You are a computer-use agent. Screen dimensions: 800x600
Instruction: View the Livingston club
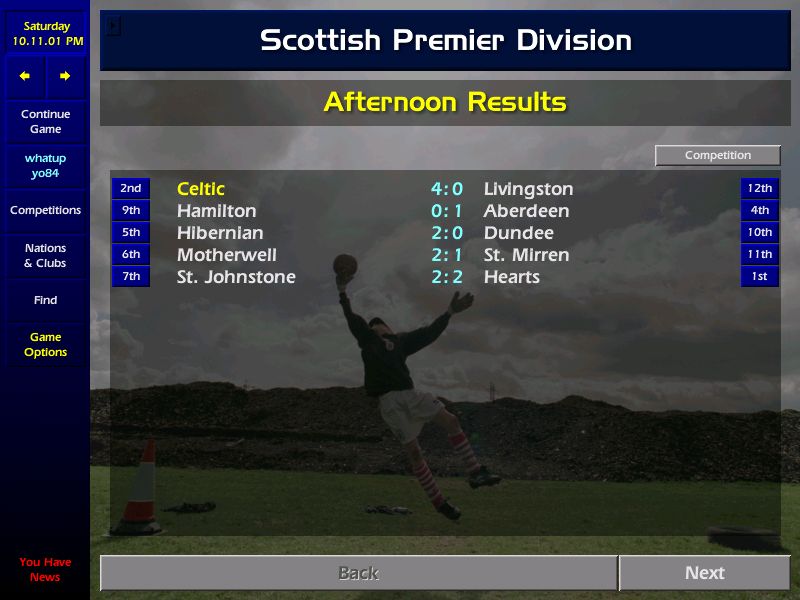[528, 189]
